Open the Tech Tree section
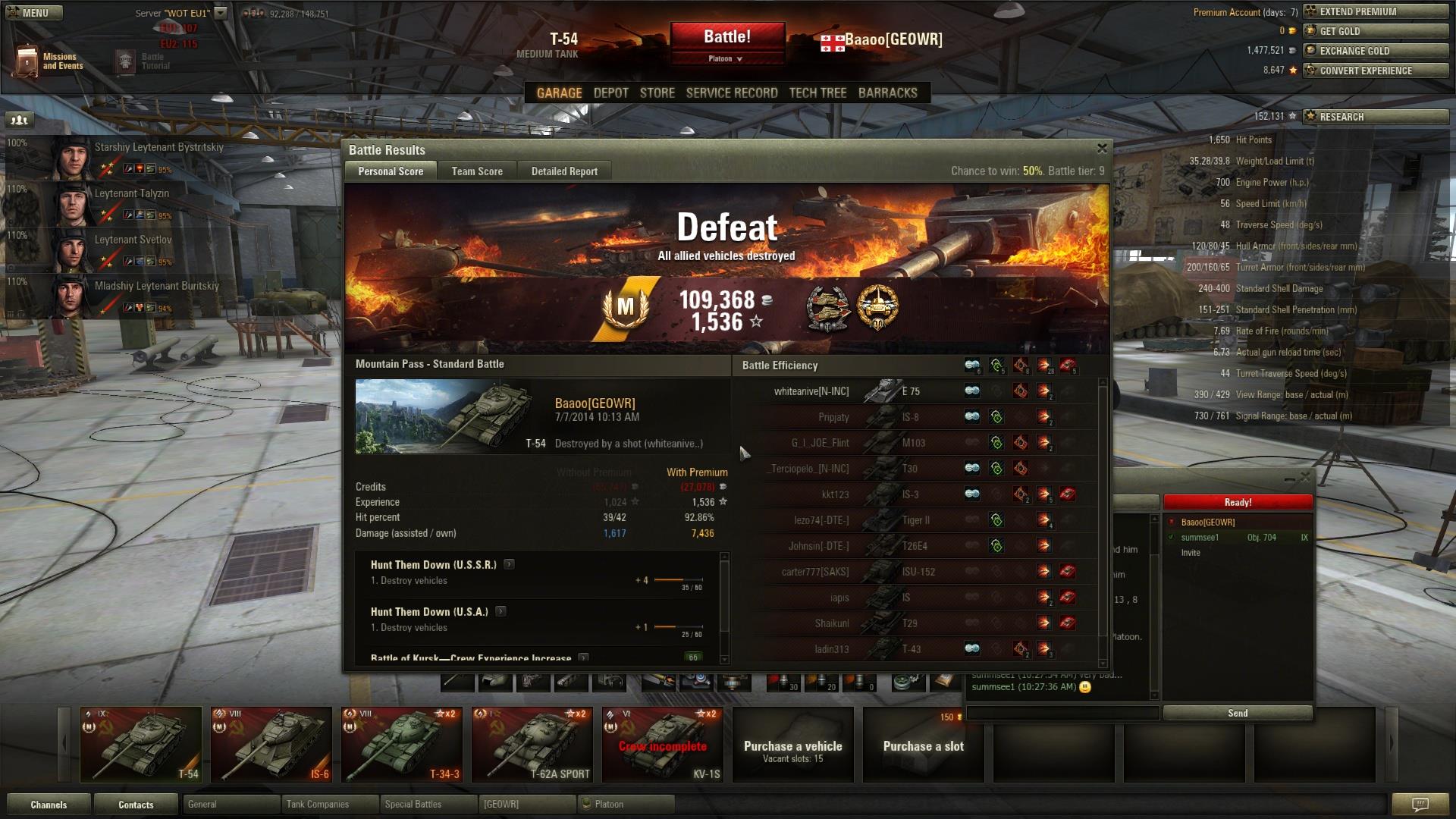Screen dimensions: 1456x819 pos(817,93)
